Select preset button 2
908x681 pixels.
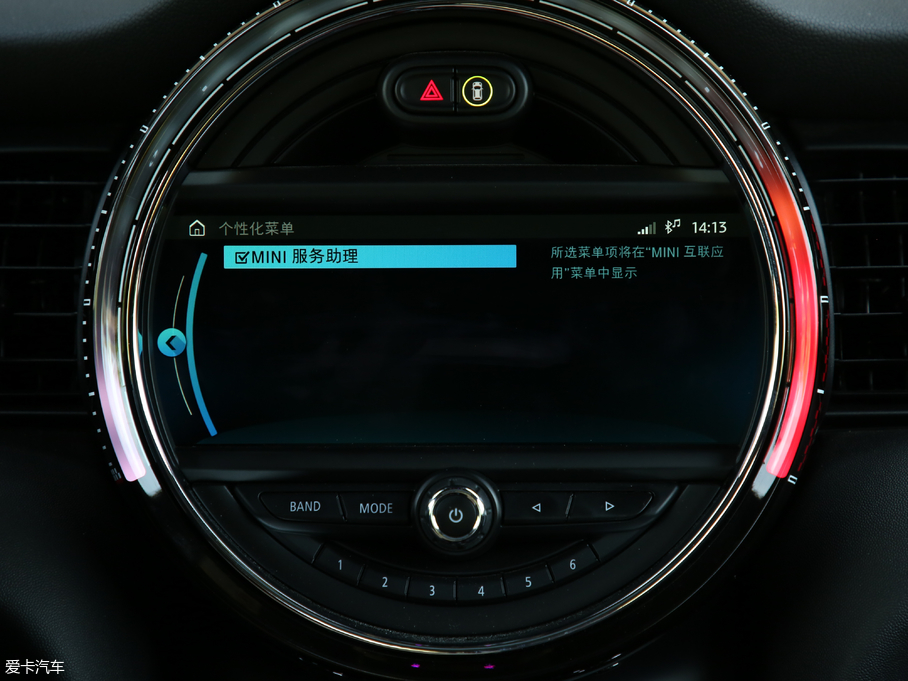[386, 581]
